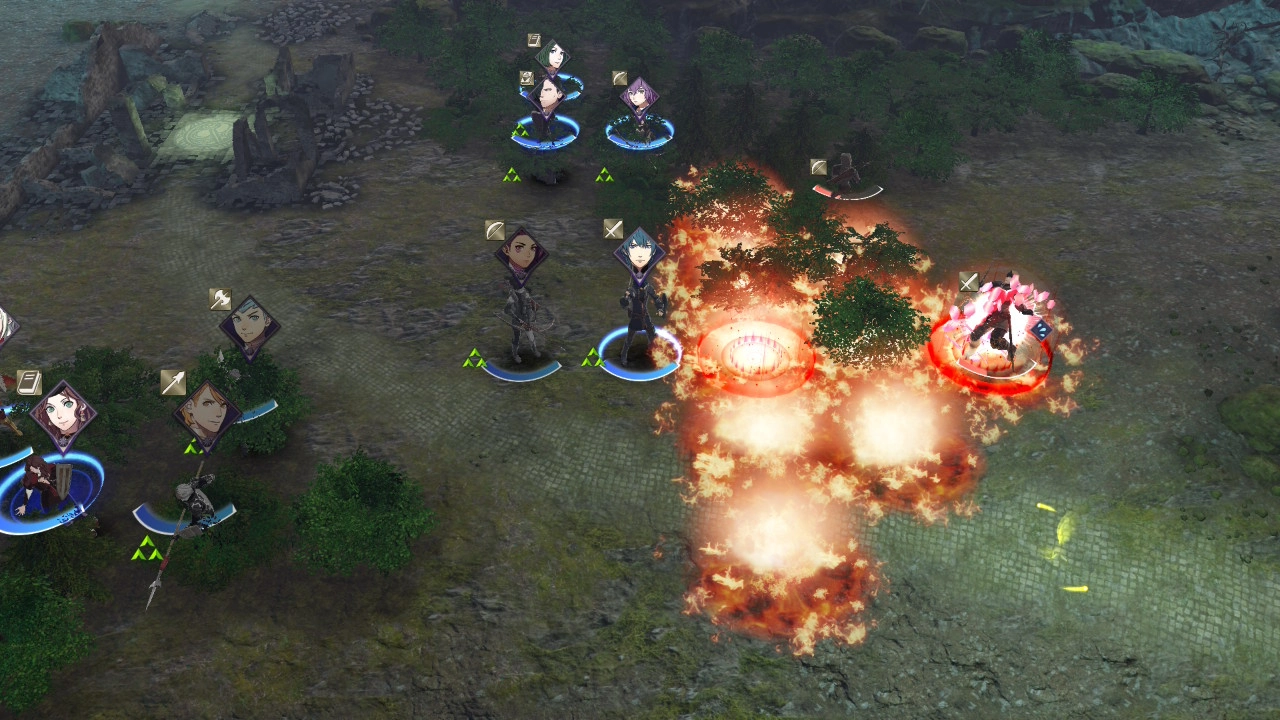Select the orange-haired lance unit portrait
1280x720 pixels.
207,414
